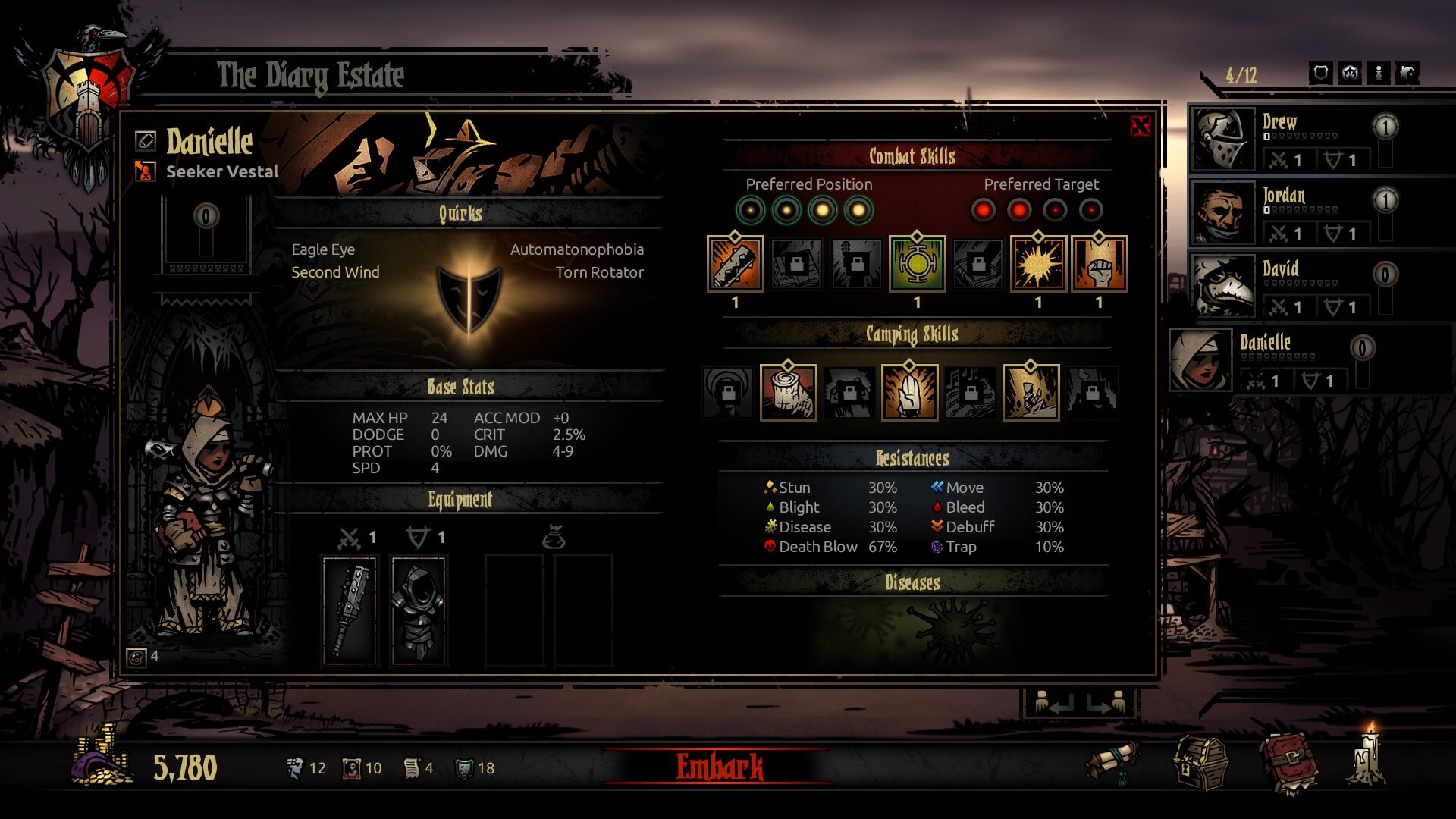Open the red journal book
The height and width of the screenshot is (819, 1456).
pos(1288,762)
